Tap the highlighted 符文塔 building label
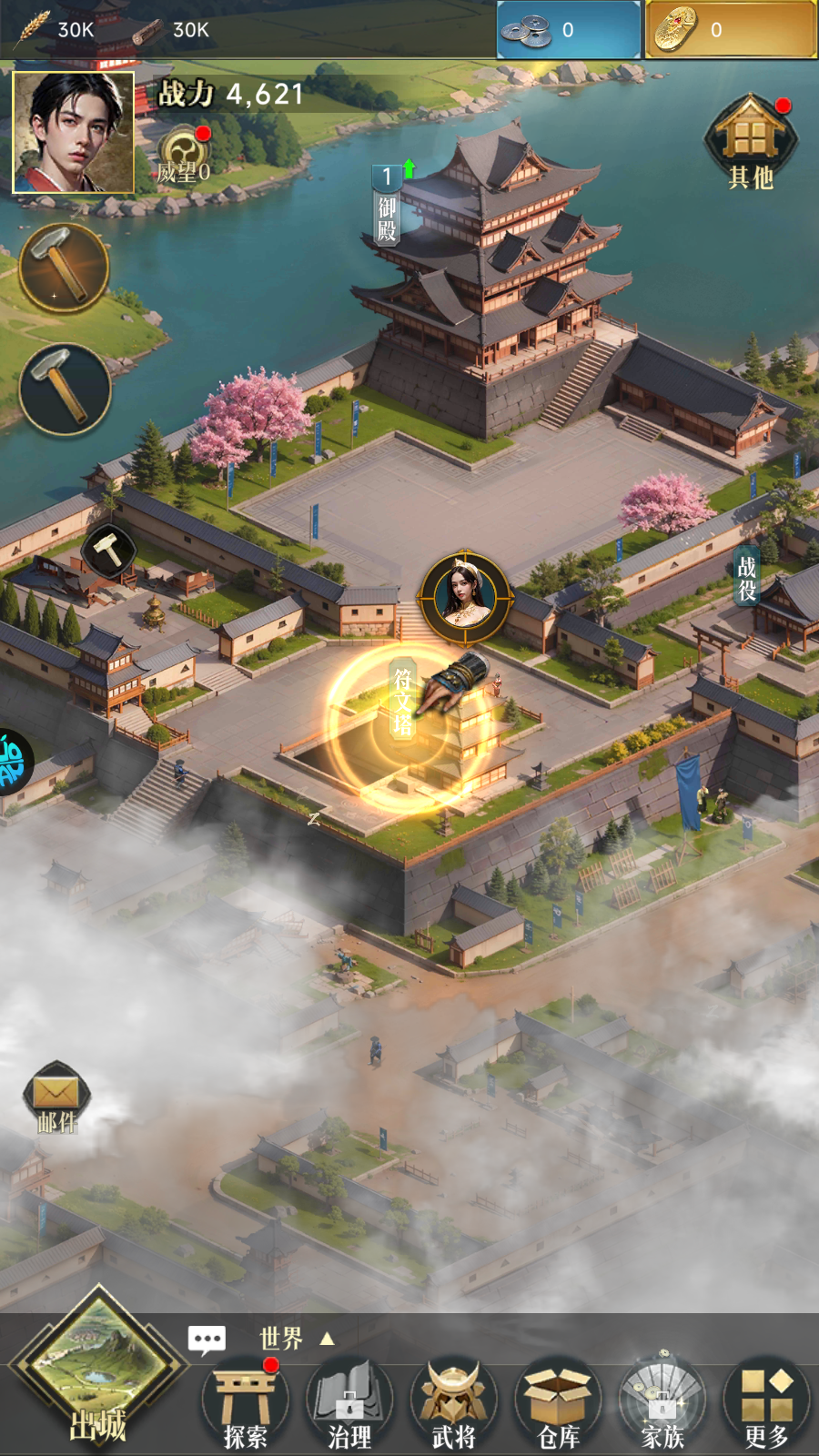Screen dimensions: 819x1456 [403, 701]
